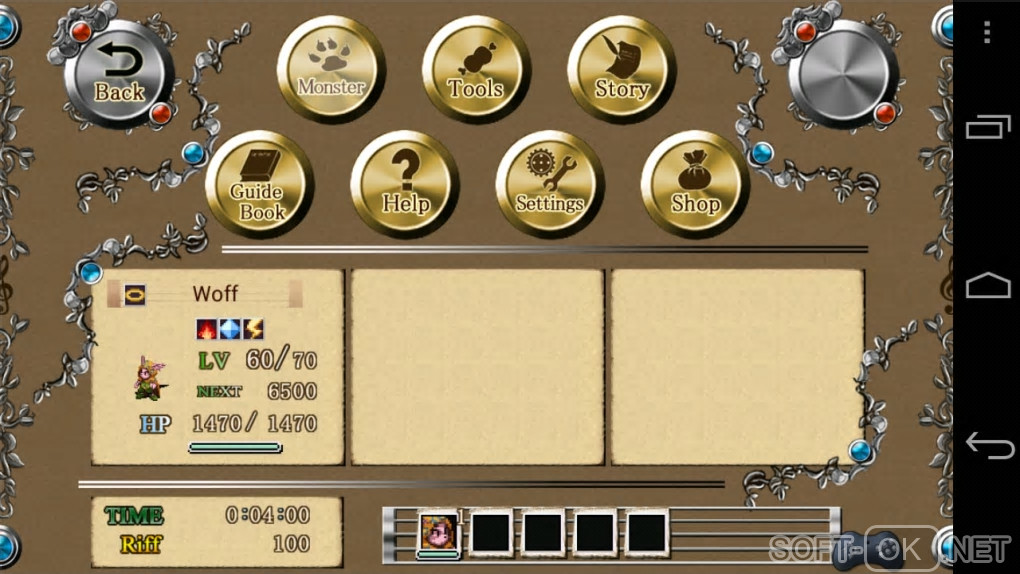Image resolution: width=1020 pixels, height=574 pixels.
Task: Click the blank silver round button
Action: pyautogui.click(x=843, y=73)
